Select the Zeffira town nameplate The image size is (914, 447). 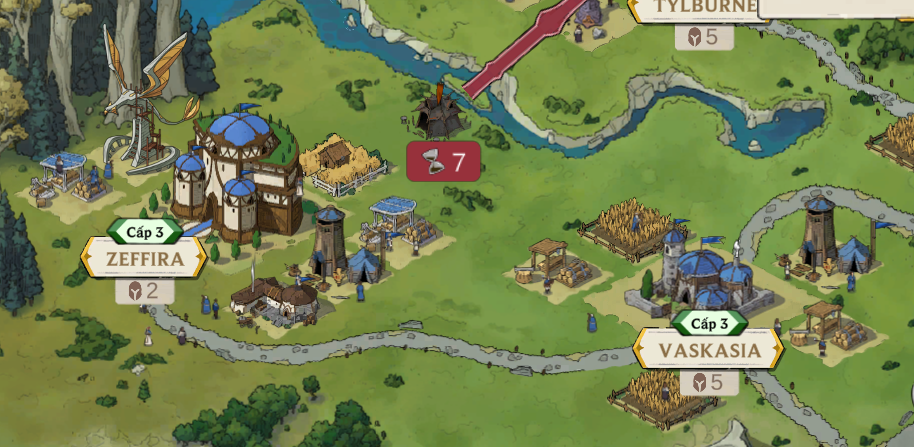click(145, 260)
